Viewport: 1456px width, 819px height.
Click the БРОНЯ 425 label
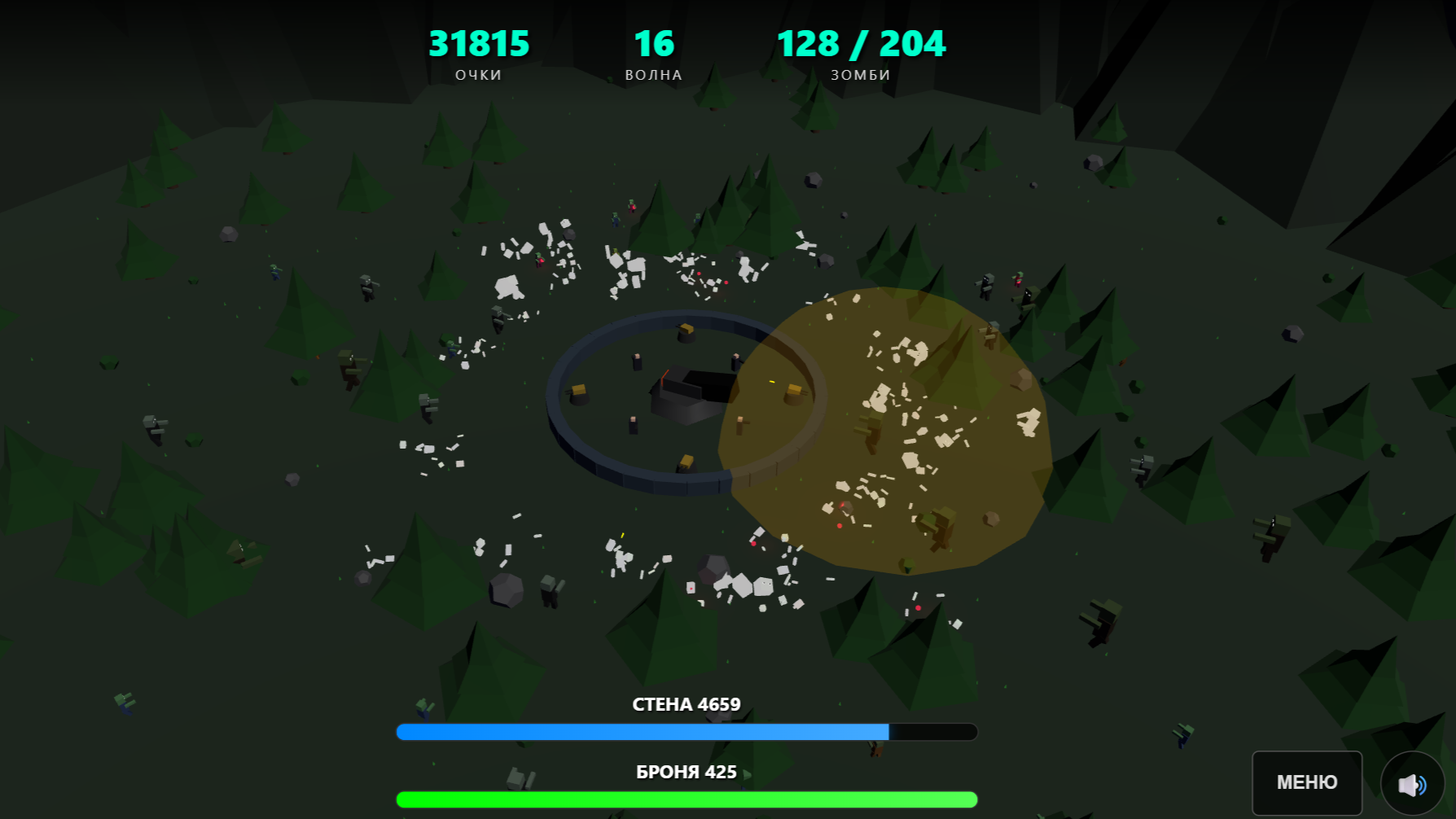pyautogui.click(x=686, y=773)
